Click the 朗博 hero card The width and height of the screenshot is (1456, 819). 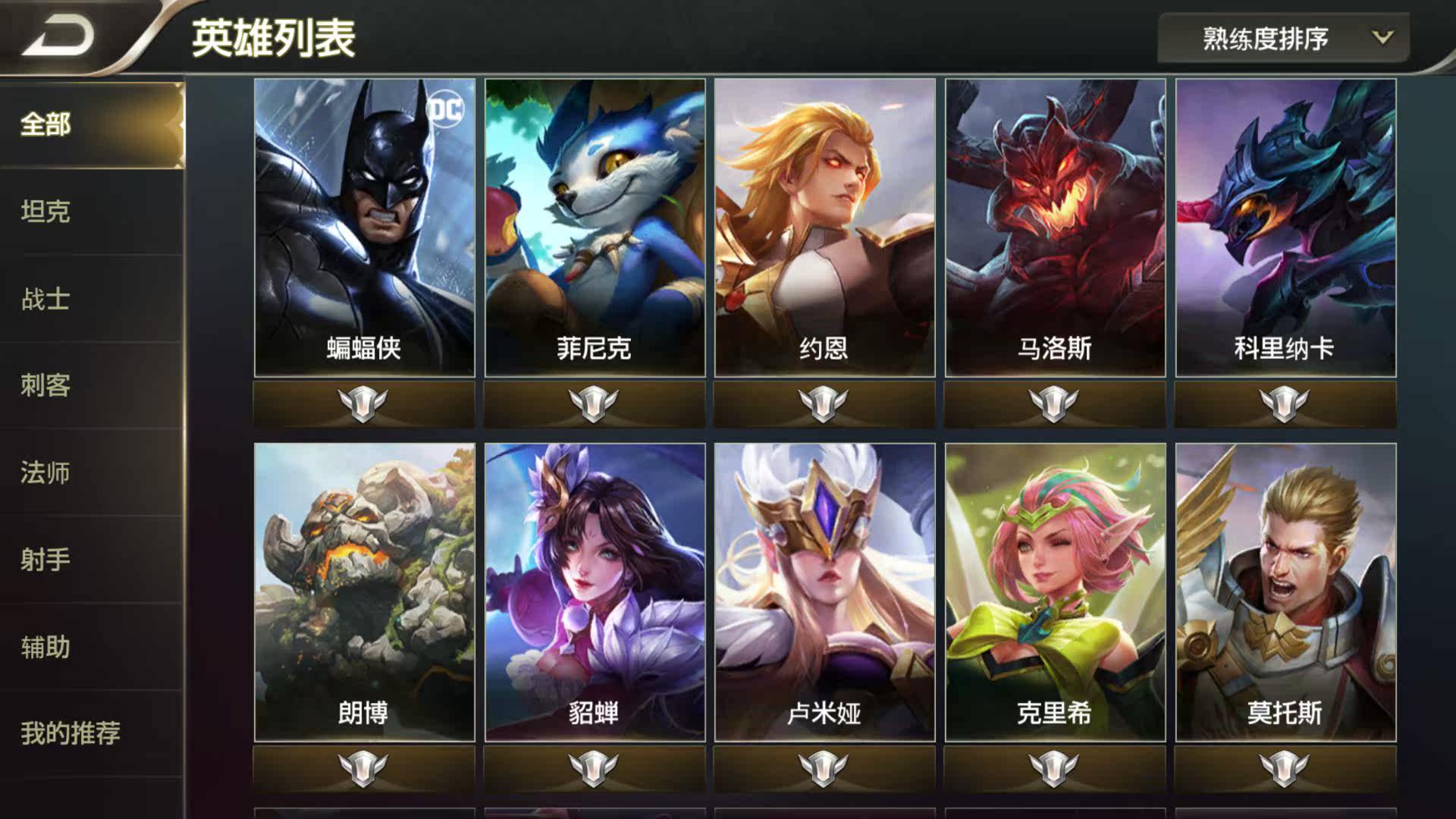(x=365, y=591)
